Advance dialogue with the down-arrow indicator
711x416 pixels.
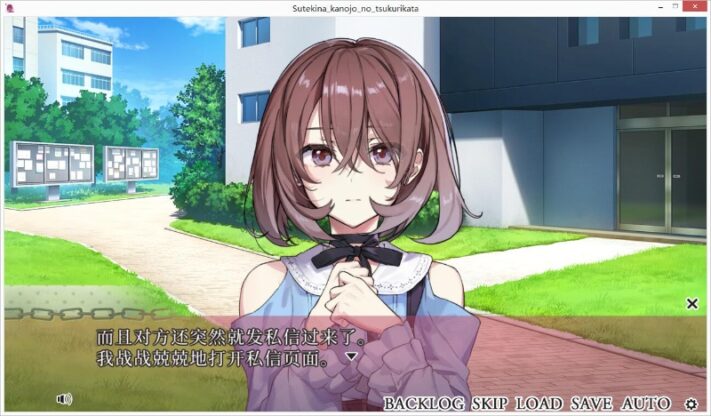click(351, 356)
